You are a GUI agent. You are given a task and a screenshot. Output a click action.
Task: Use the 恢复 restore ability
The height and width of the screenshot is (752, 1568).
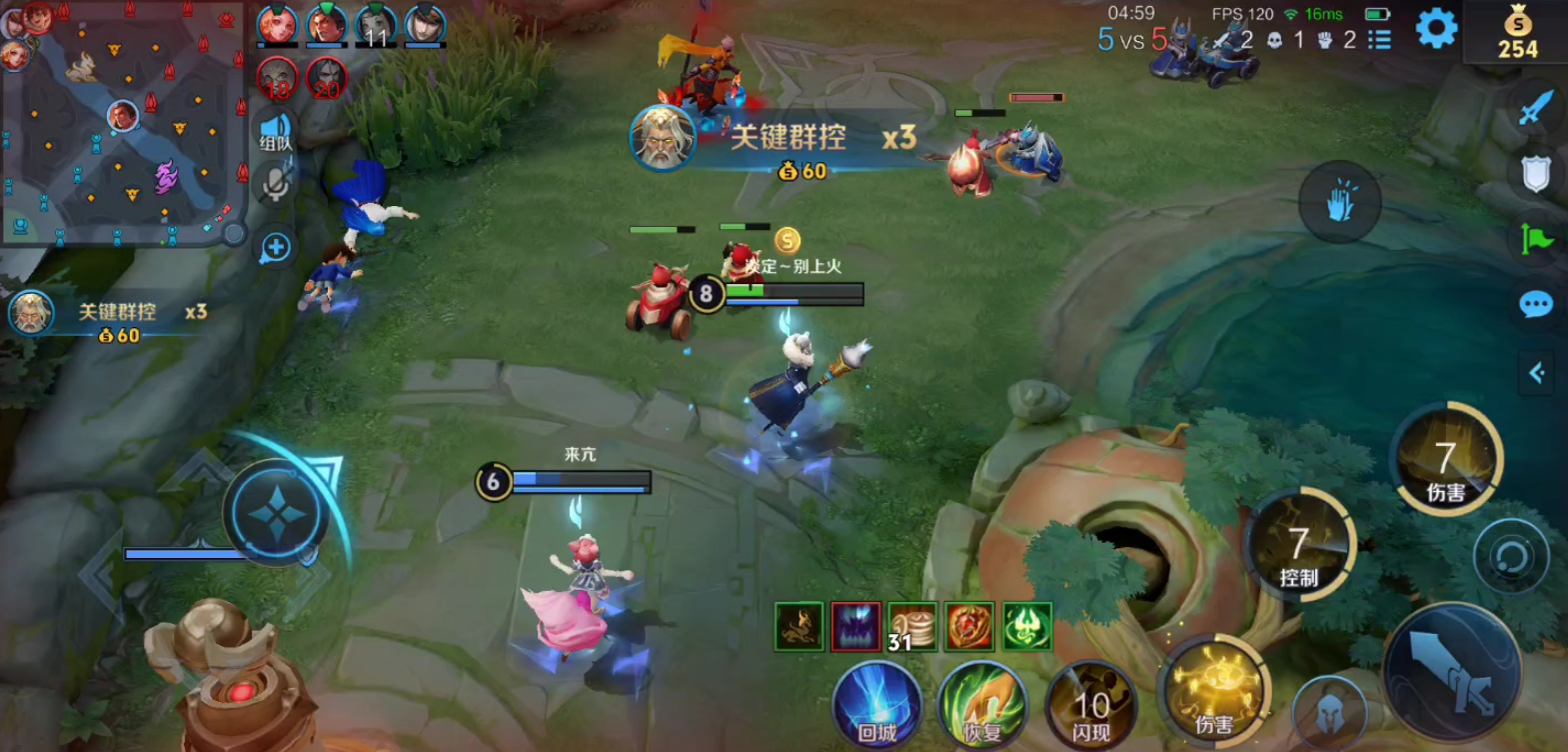tap(982, 706)
